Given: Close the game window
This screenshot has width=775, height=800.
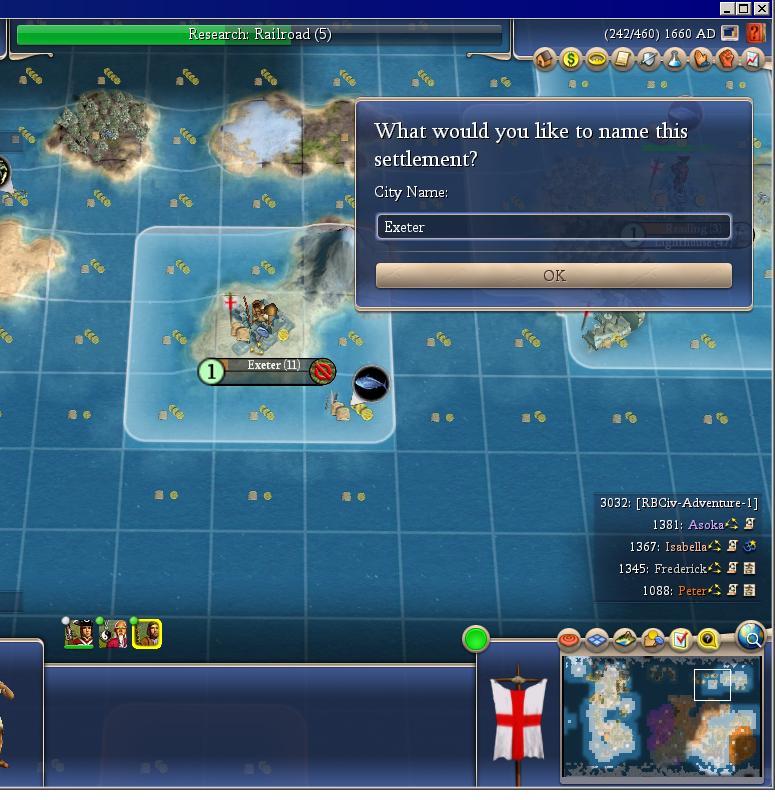Looking at the screenshot, I should tap(761, 9).
